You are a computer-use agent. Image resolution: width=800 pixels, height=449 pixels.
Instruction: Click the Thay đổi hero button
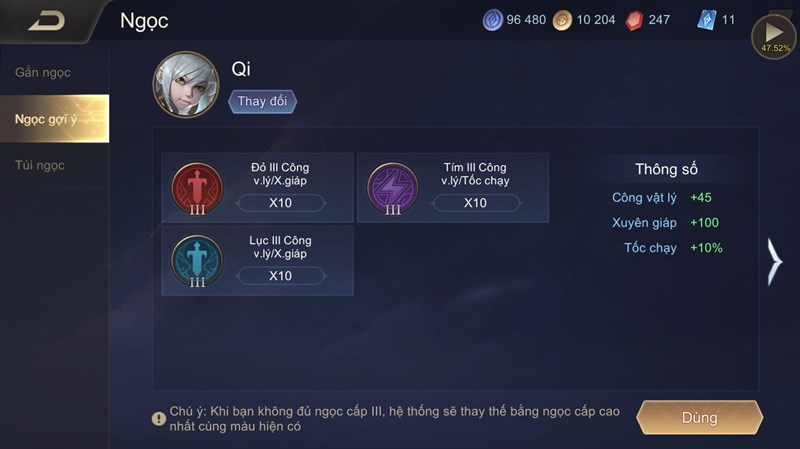(263, 102)
